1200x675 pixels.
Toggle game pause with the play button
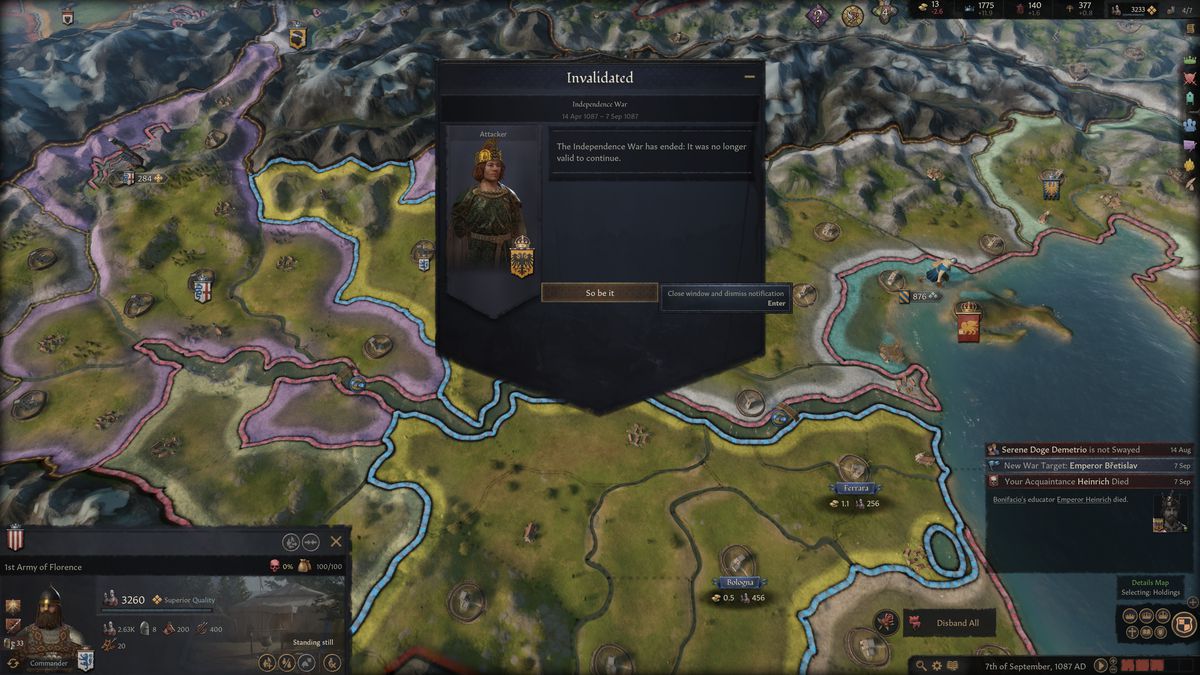click(1101, 665)
